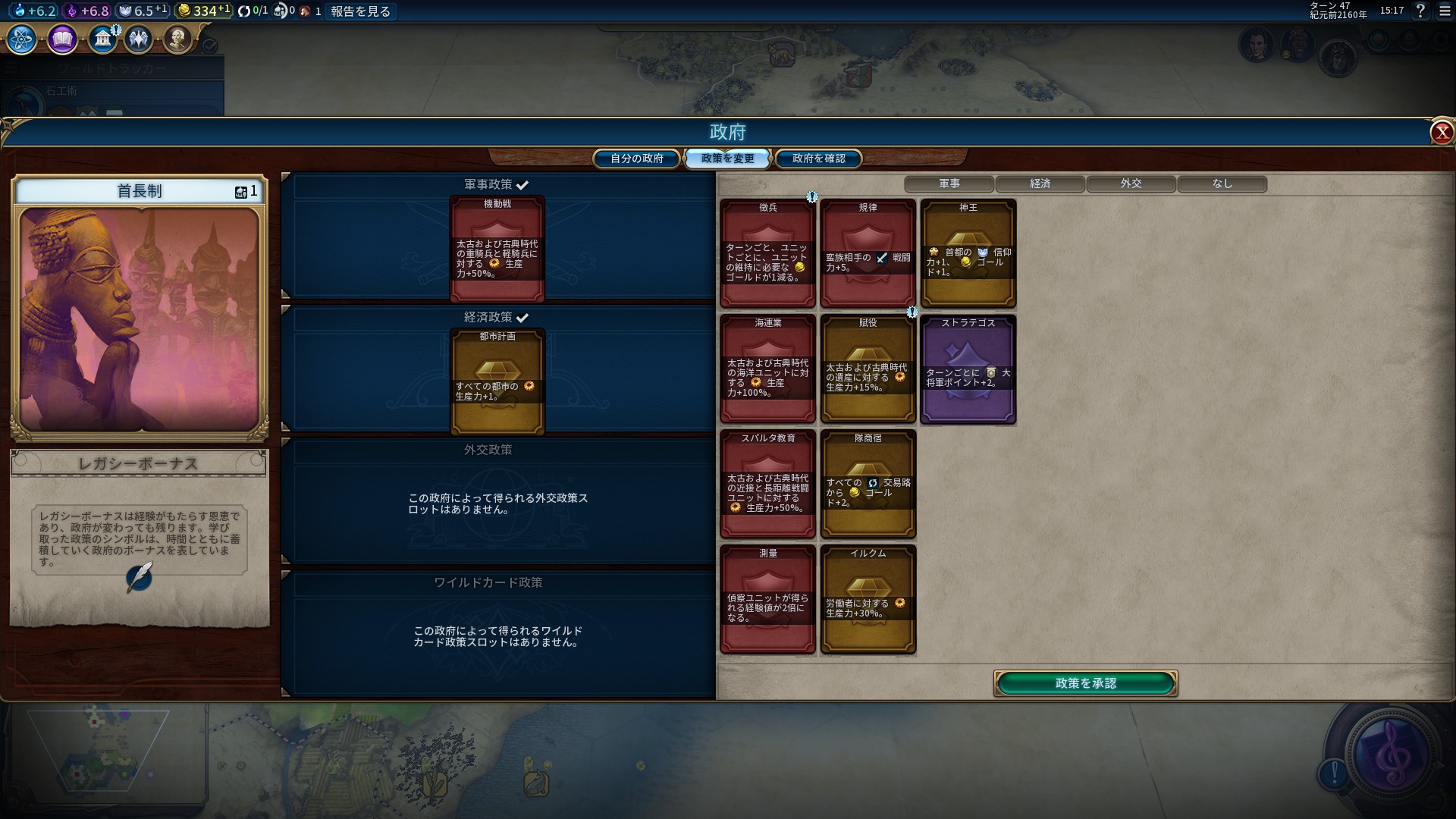
Task: Show only 外交 policy cards
Action: (1131, 184)
